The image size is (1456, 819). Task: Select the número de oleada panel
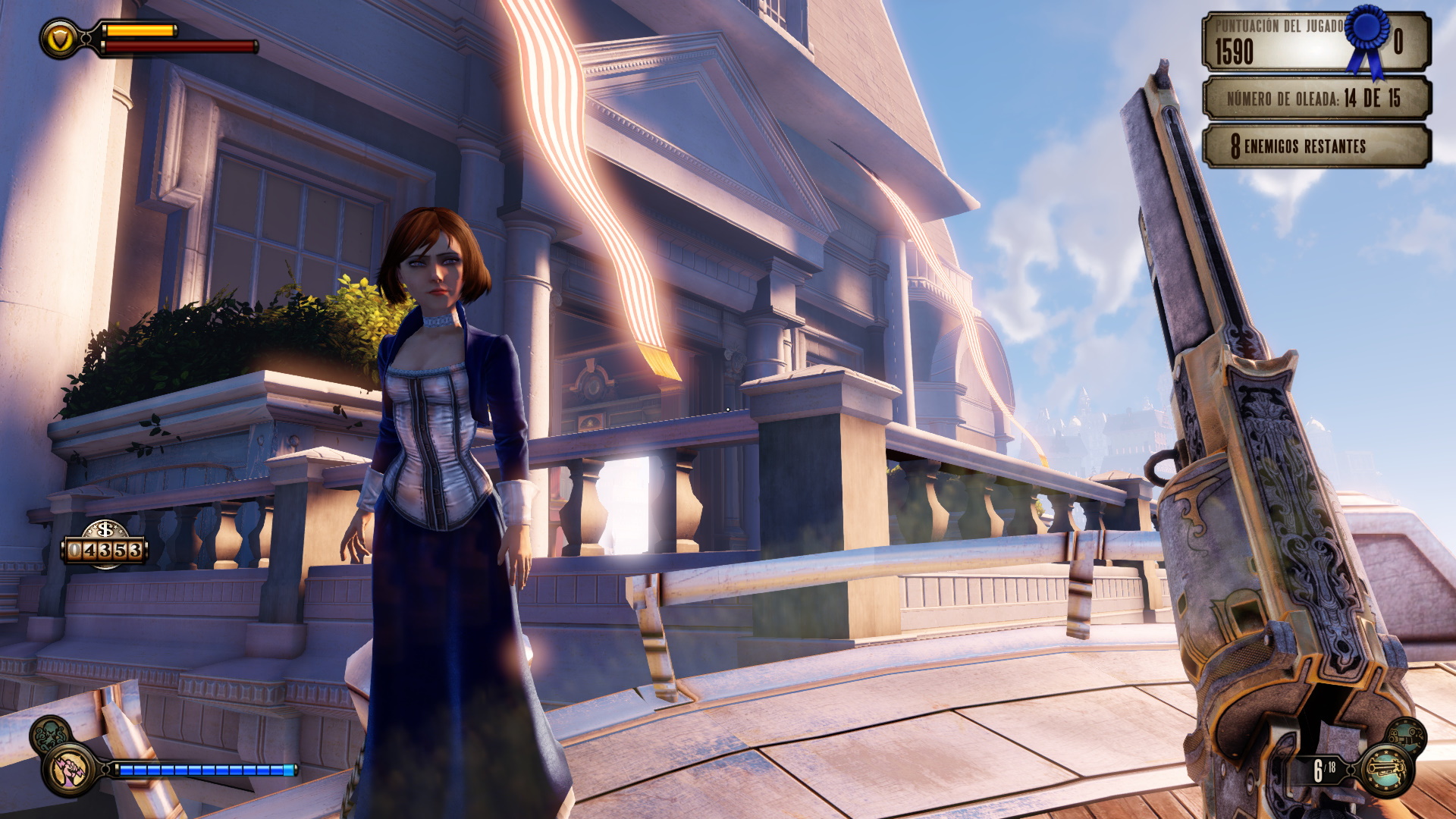tap(1316, 99)
